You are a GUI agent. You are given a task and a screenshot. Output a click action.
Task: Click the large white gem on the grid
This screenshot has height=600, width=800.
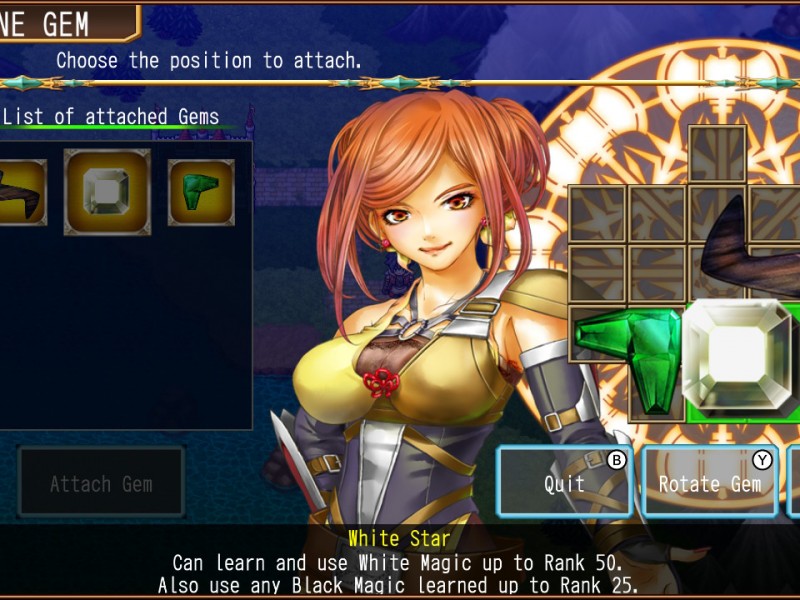736,357
